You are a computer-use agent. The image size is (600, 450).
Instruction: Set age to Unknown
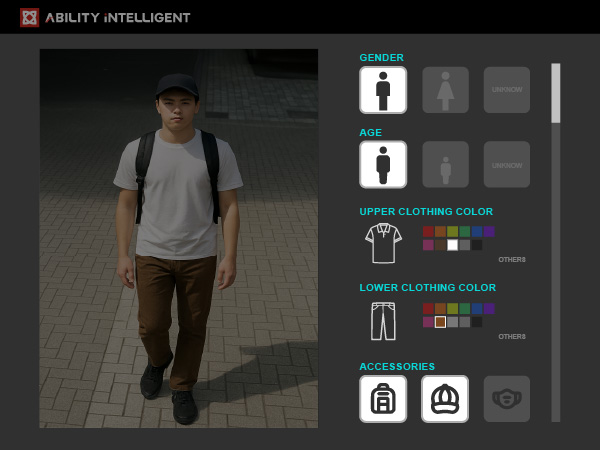click(507, 164)
